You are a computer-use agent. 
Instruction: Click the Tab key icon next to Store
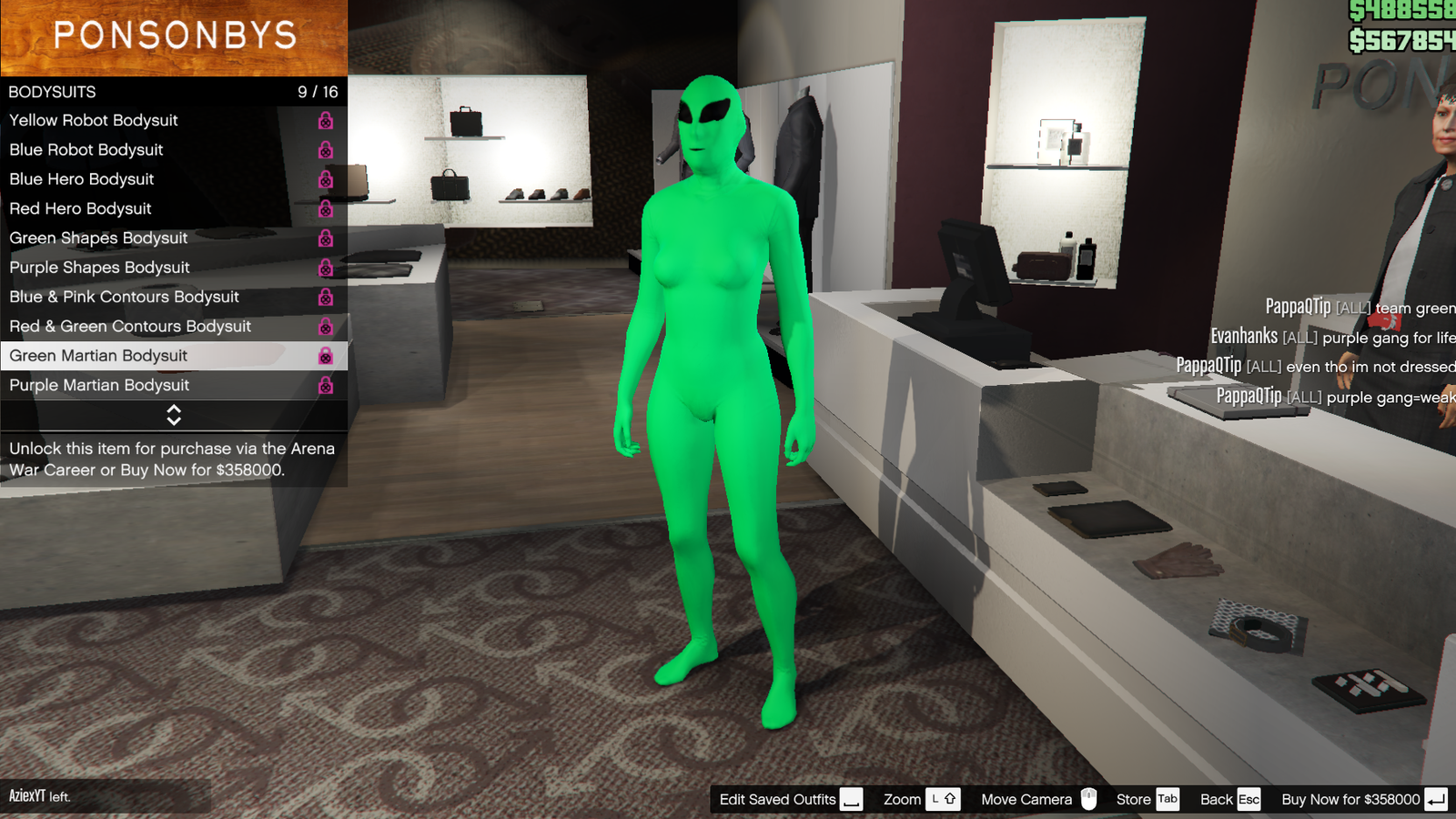(x=1168, y=798)
